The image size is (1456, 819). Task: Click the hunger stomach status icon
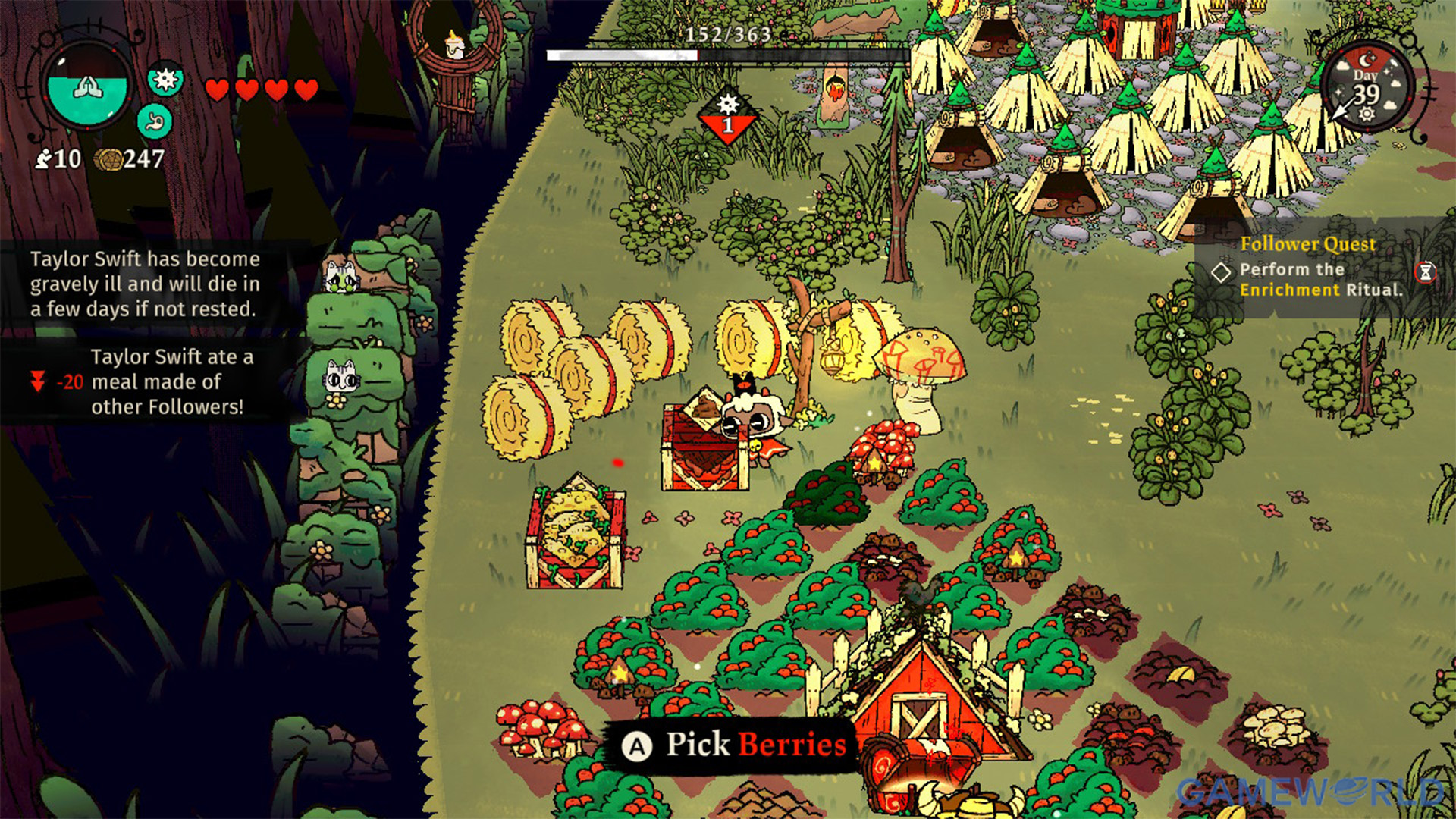155,121
